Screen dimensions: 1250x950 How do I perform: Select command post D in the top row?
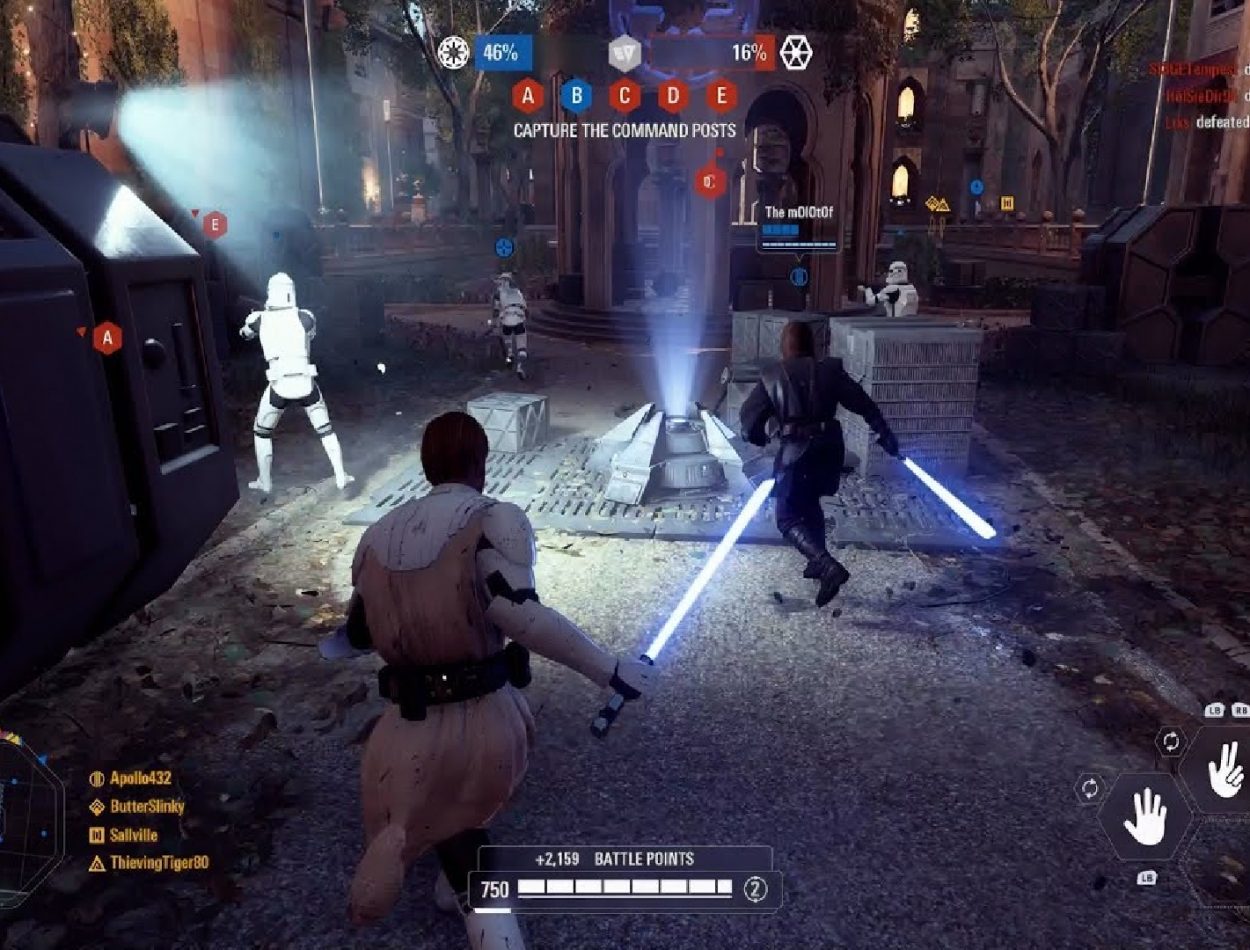click(673, 96)
